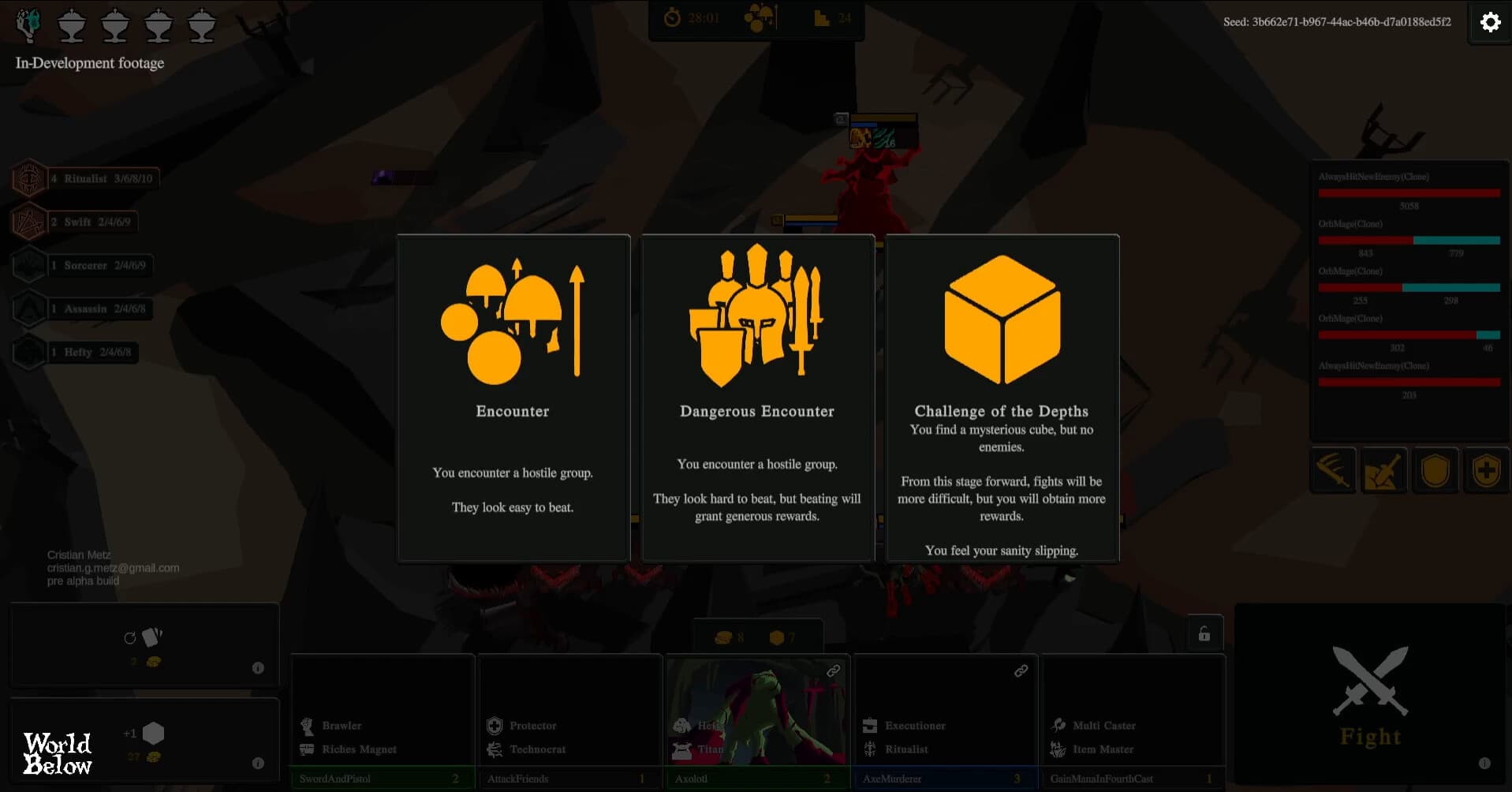Click the info icon in the bottom-left panel

(258, 763)
